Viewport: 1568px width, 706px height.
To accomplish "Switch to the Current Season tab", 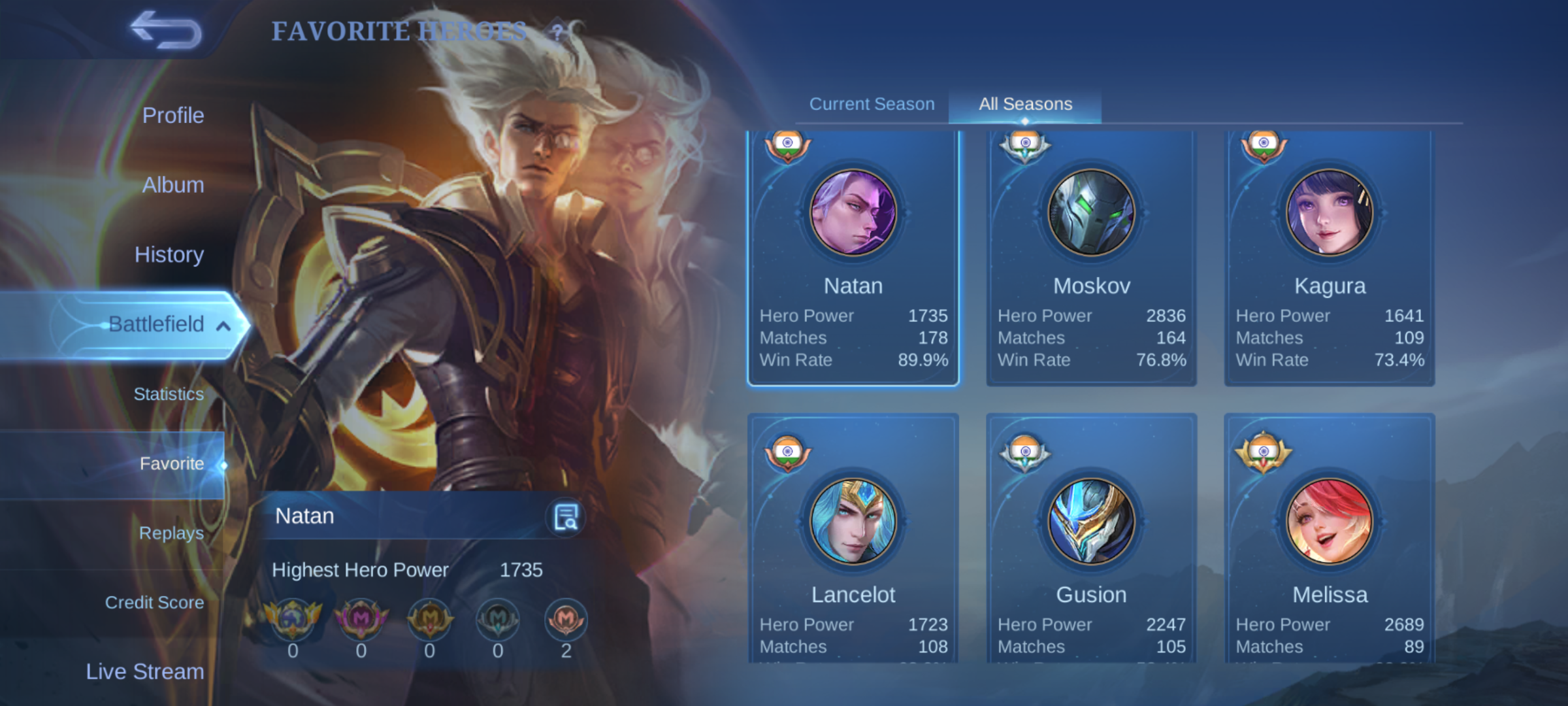I will (871, 103).
